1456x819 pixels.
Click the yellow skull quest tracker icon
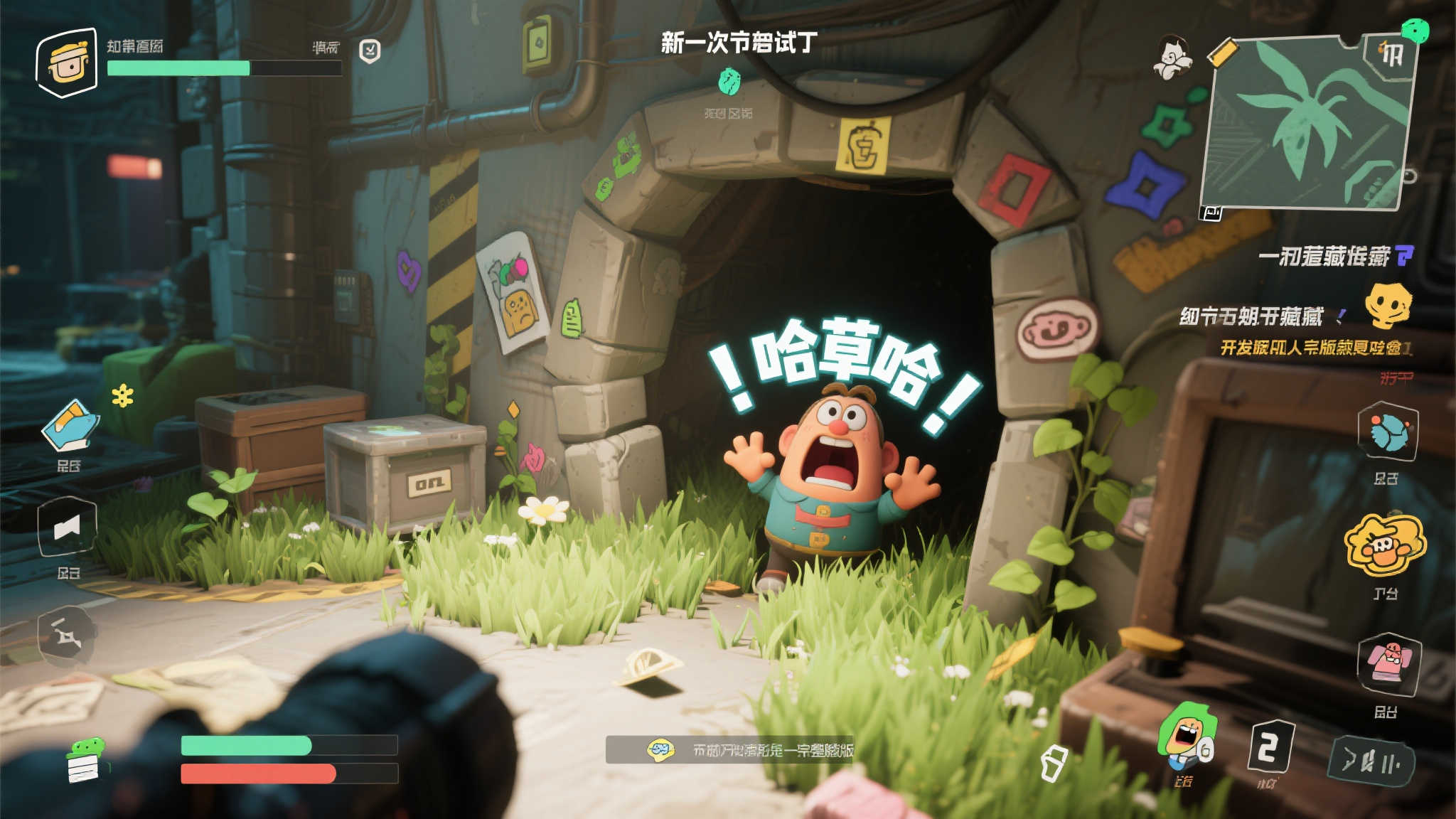[1387, 304]
